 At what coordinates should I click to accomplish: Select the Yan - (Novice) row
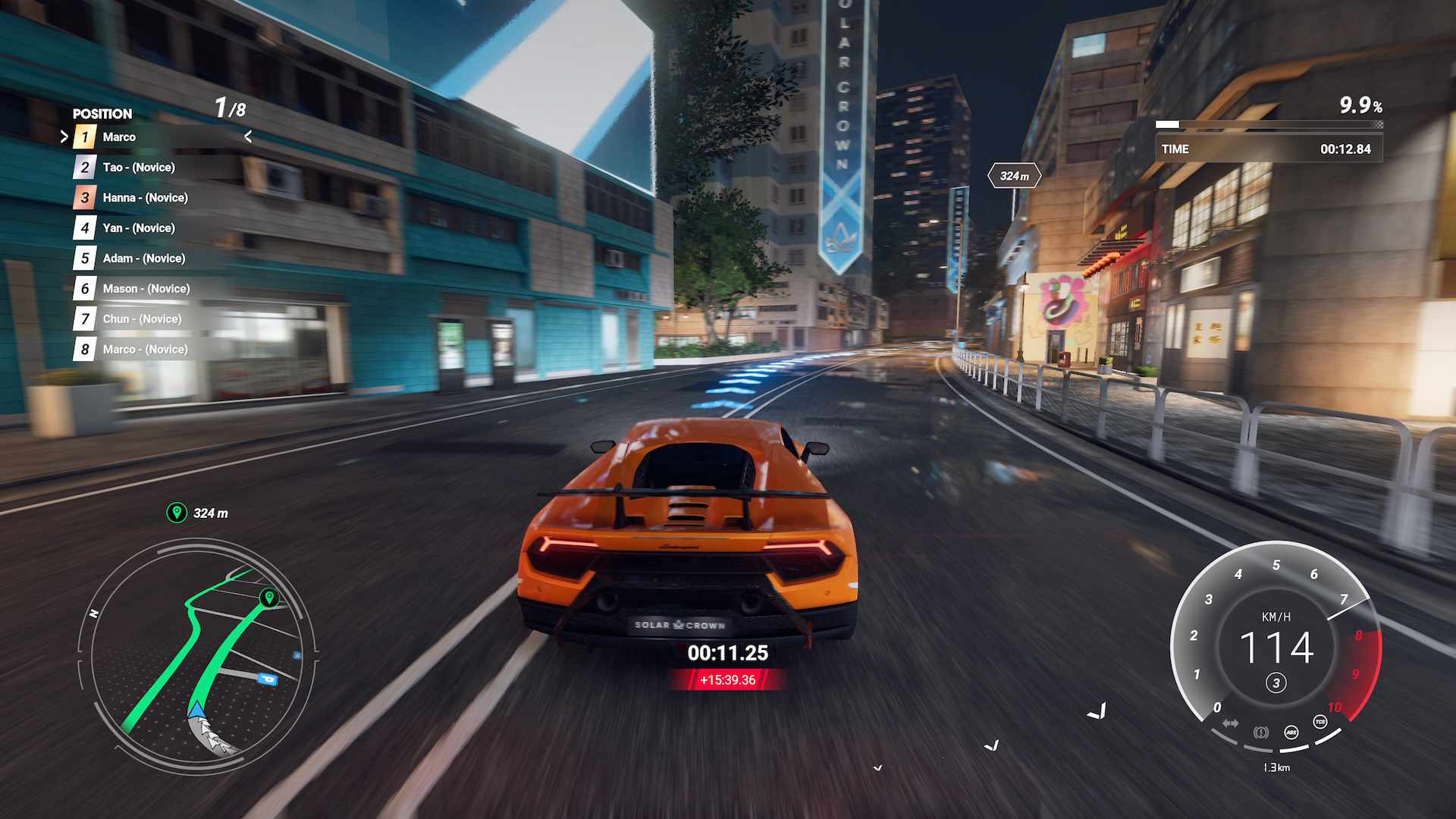pos(139,228)
